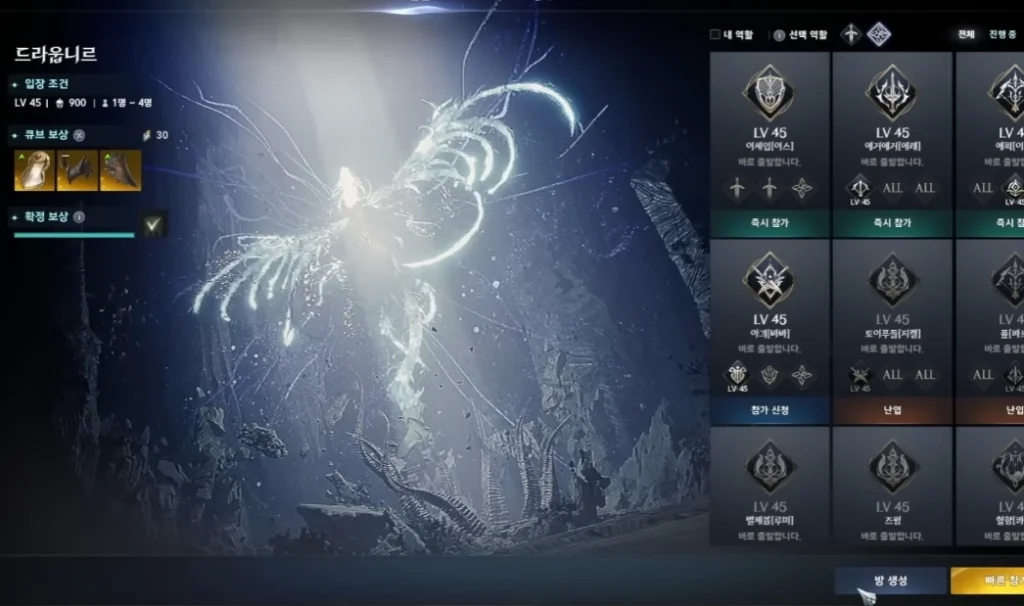Apply to the 여그[바바] party via 참가 신청

pos(770,410)
